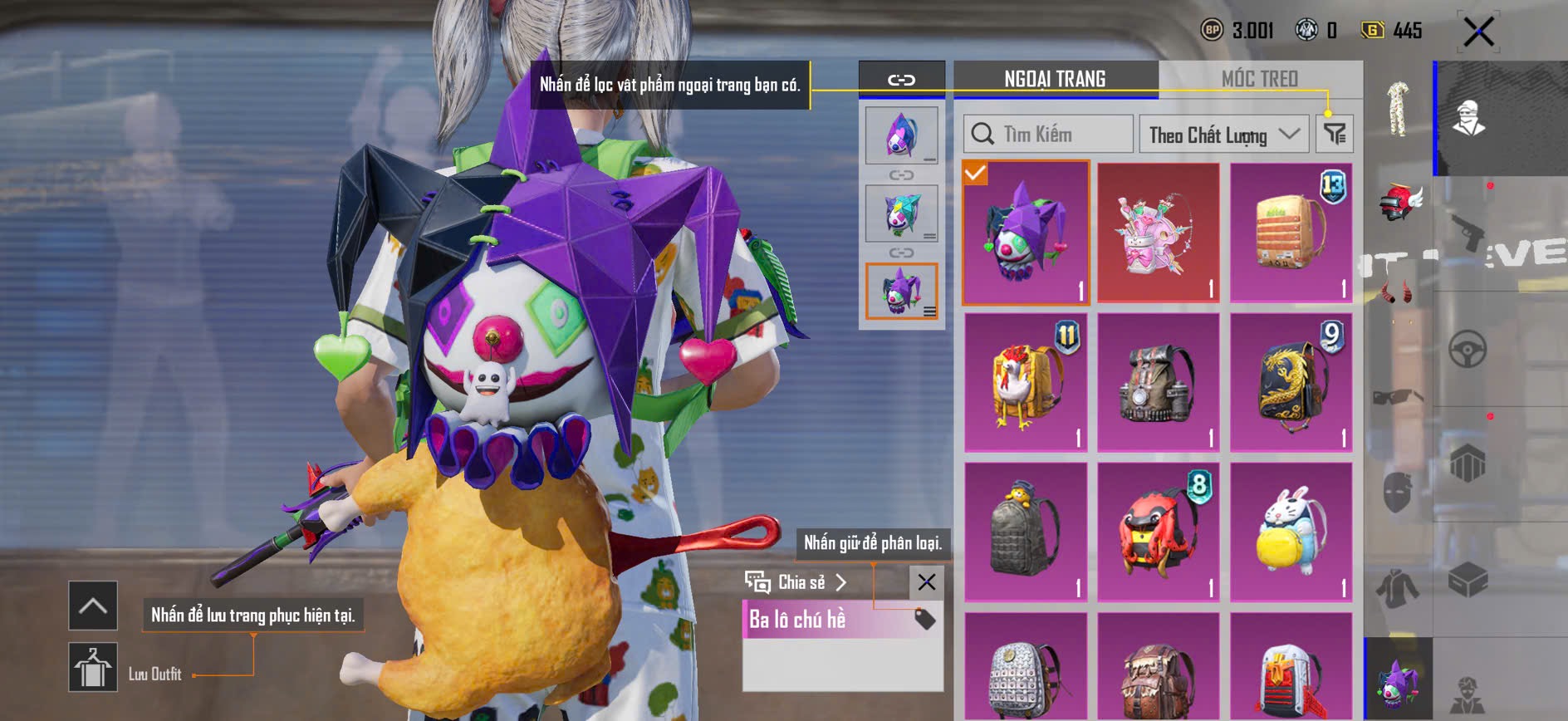
Task: Close the wardrobe screen with the X
Action: pos(1478,32)
